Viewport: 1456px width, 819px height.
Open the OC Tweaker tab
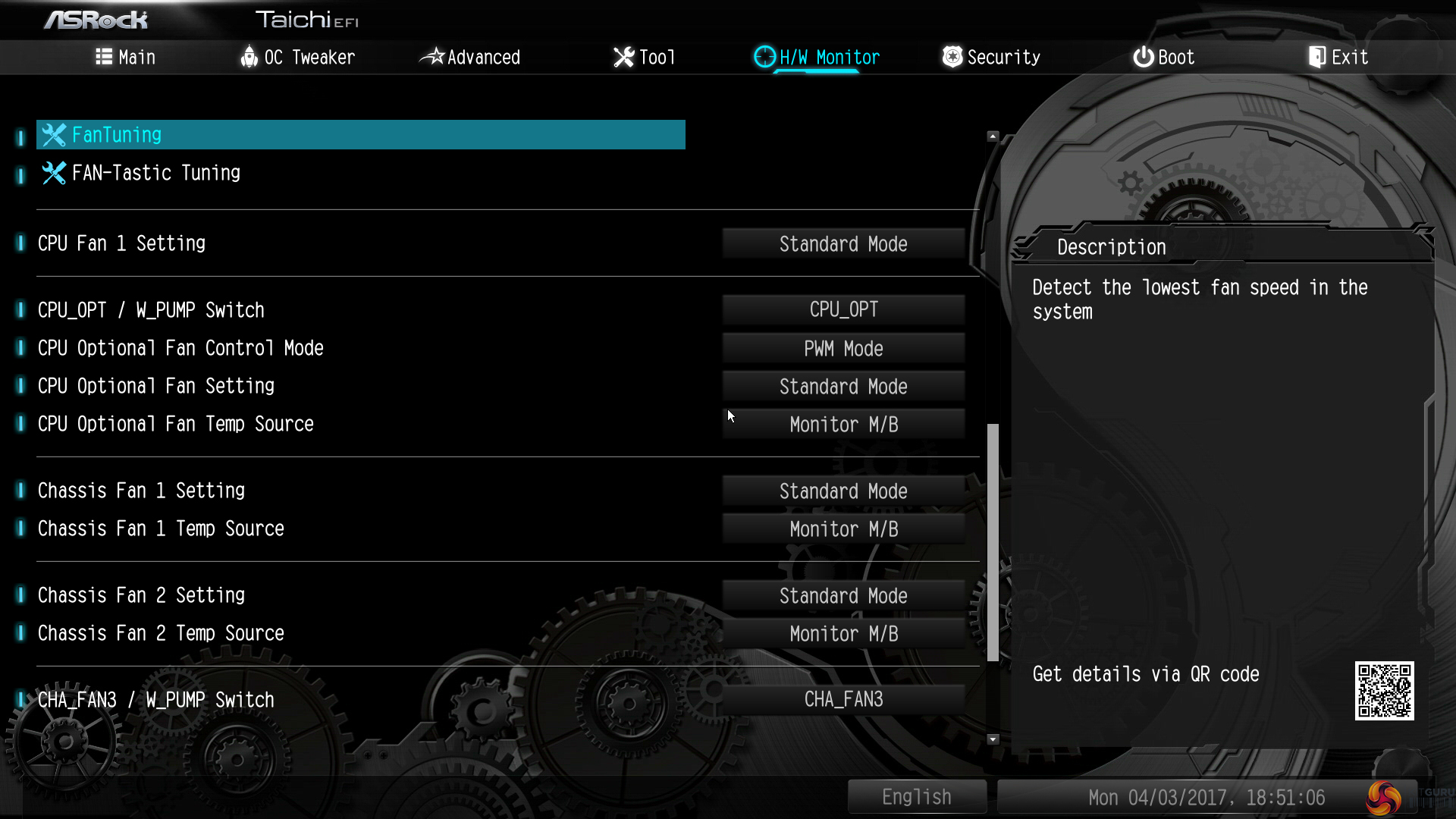tap(297, 57)
